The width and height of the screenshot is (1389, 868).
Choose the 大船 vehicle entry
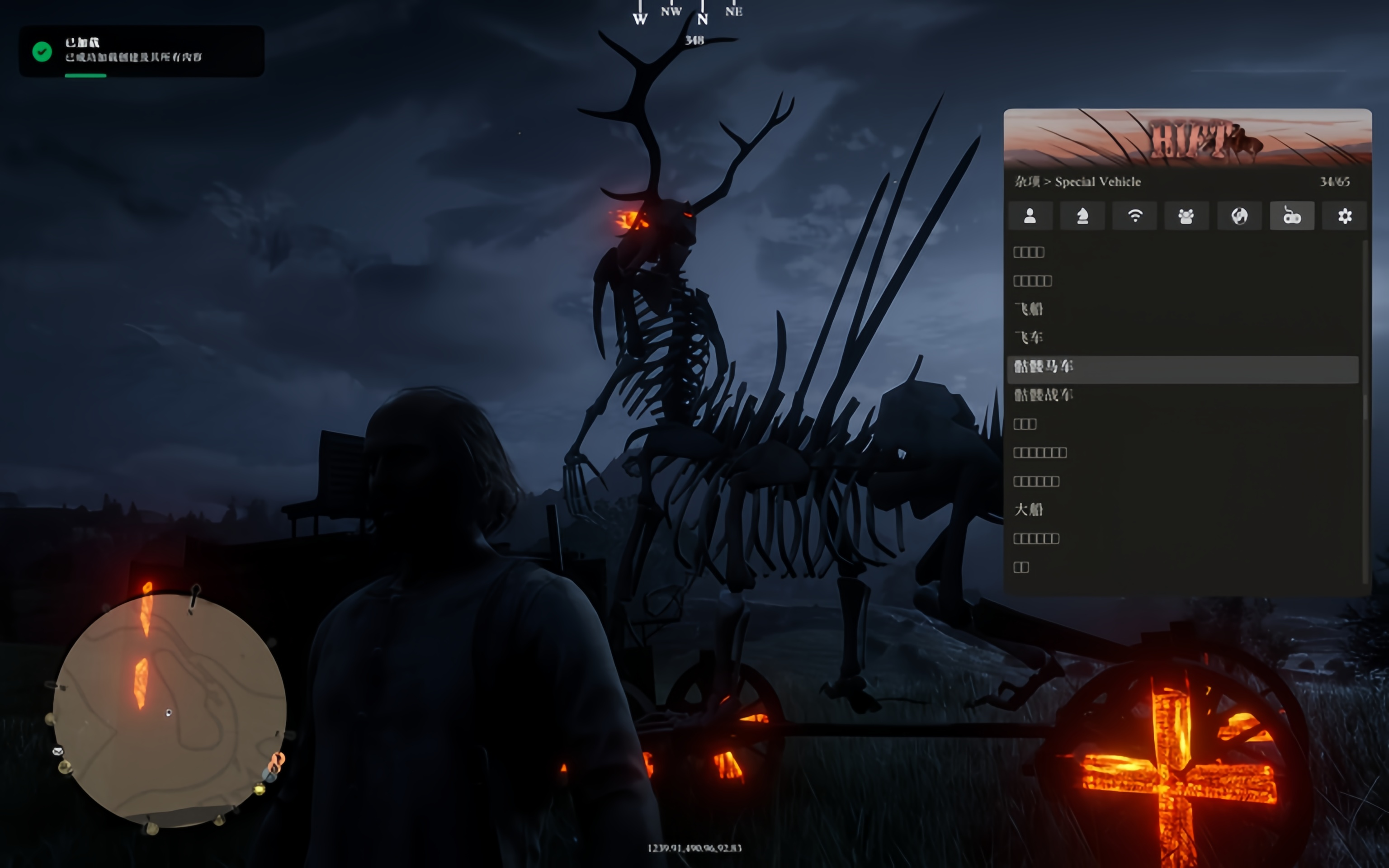pos(1029,510)
